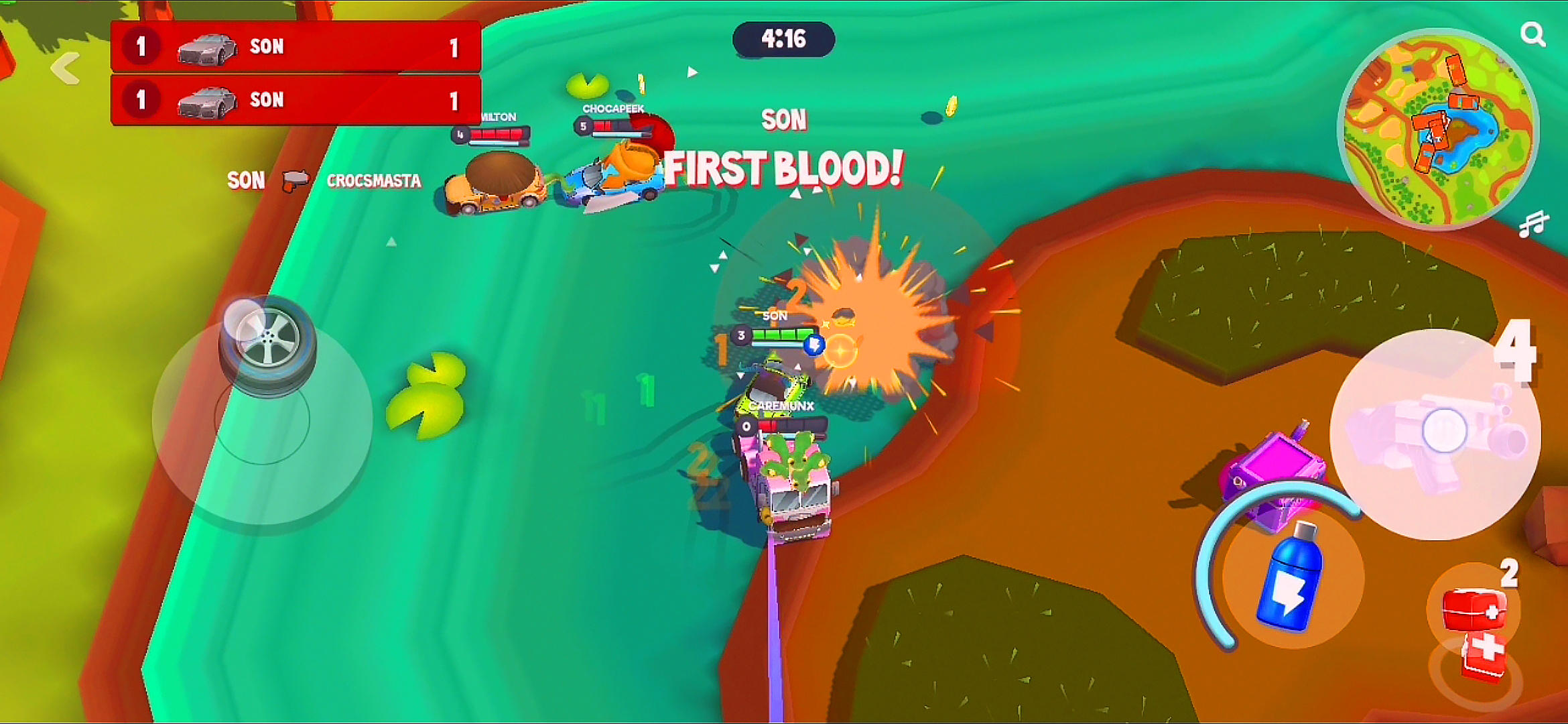Click CROCSMASTA's name in the killfeed

point(375,181)
